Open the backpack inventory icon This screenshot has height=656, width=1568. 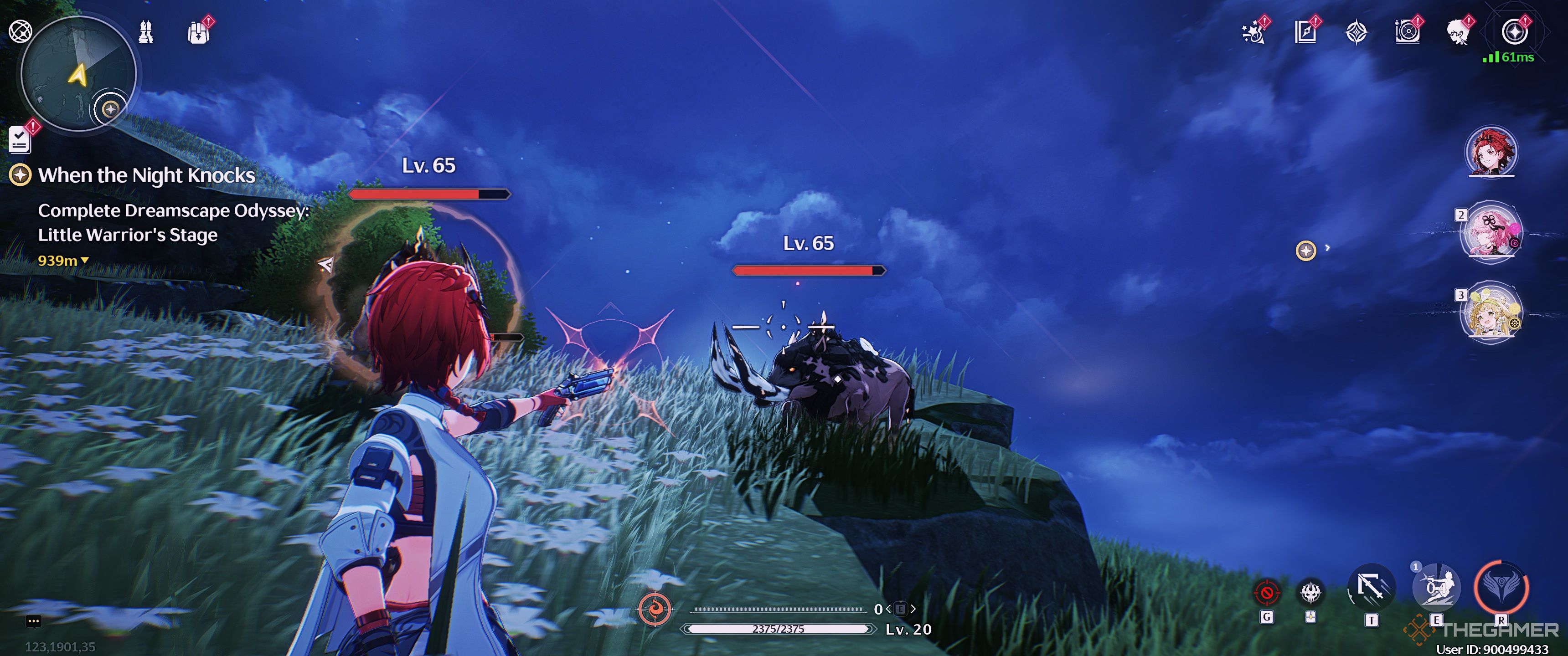point(198,32)
